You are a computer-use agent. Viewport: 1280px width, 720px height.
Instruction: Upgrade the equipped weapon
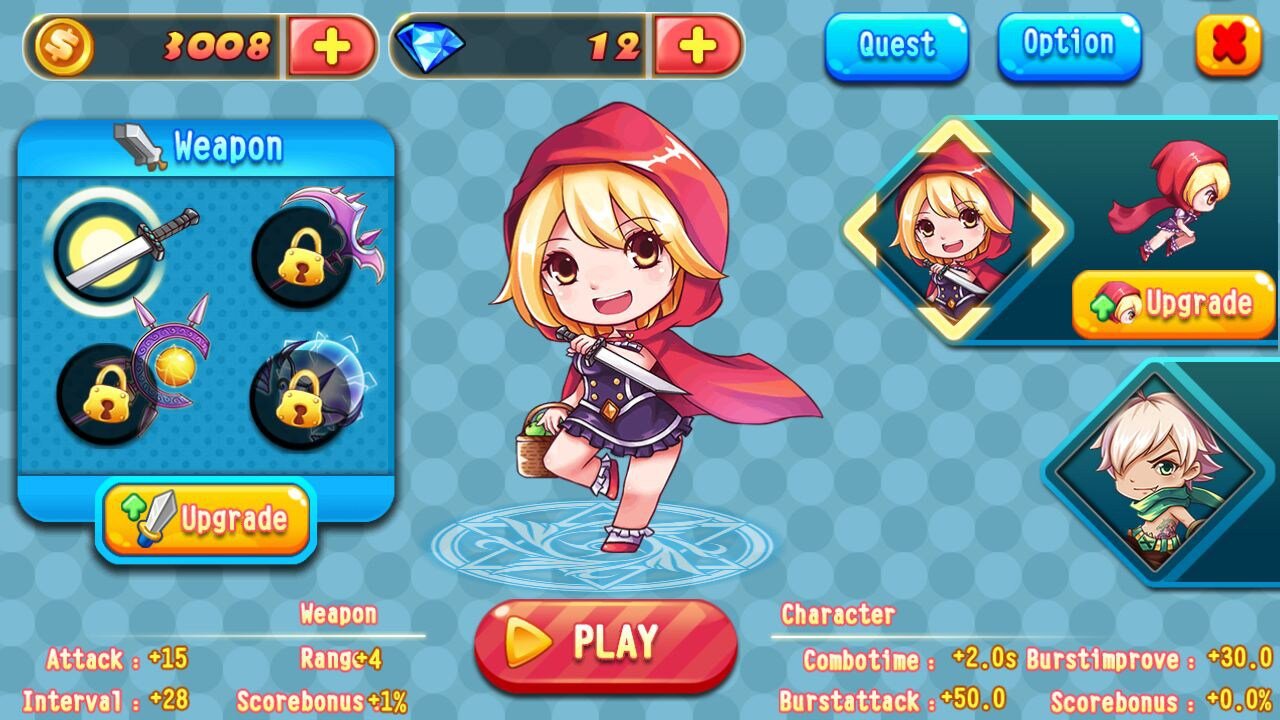click(206, 519)
